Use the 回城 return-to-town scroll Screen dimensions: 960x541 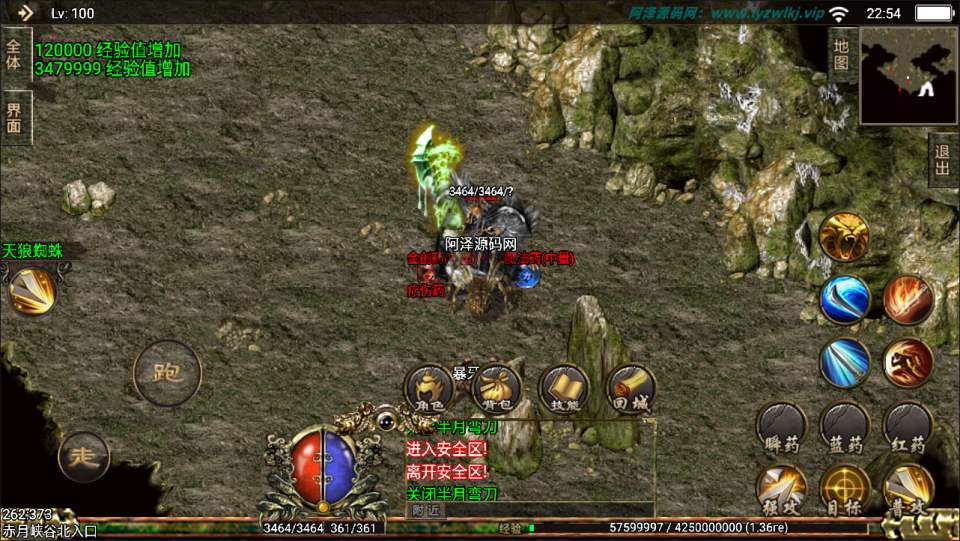631,391
